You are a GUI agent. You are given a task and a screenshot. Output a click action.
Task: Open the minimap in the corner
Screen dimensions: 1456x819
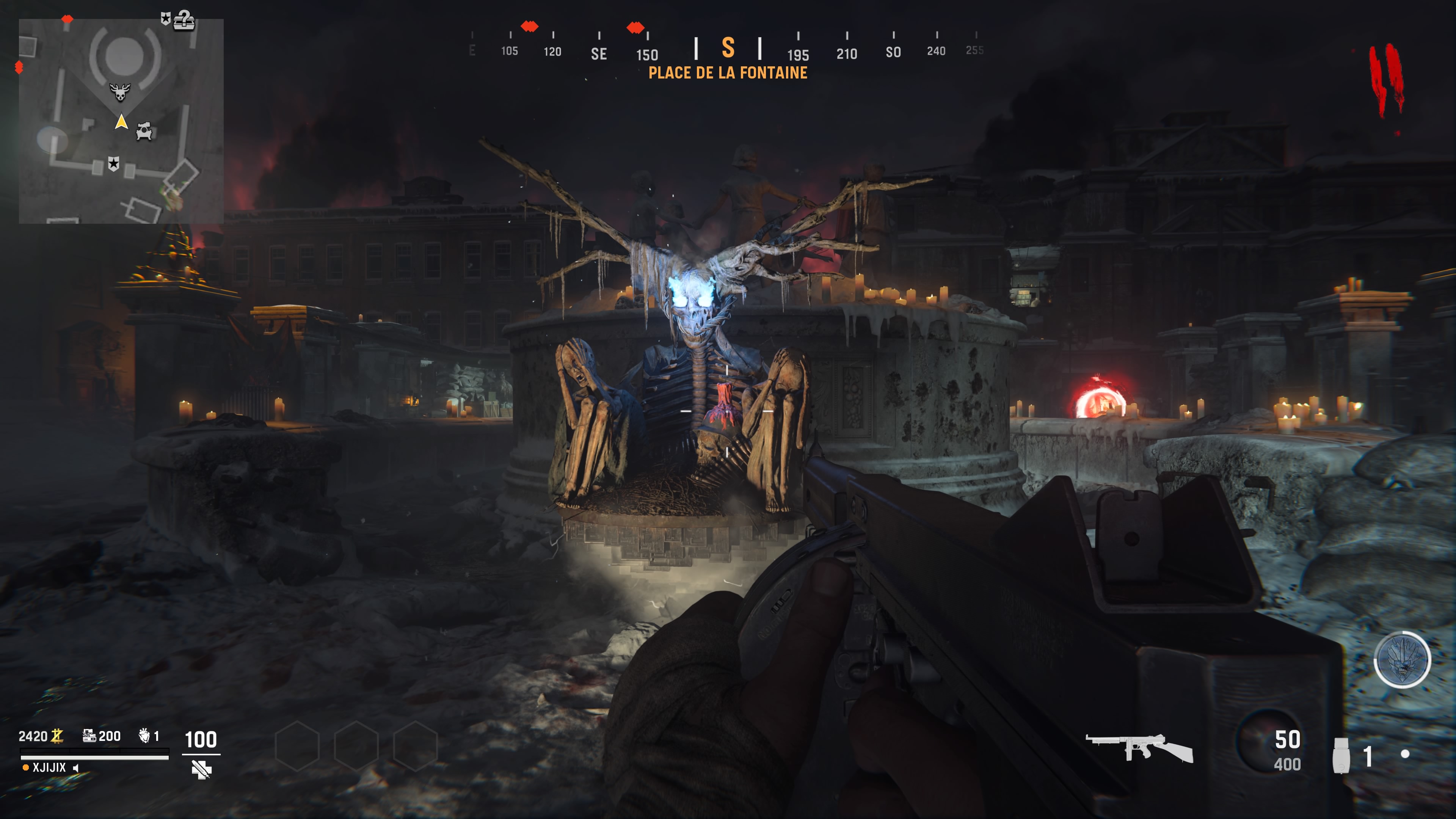(x=121, y=121)
